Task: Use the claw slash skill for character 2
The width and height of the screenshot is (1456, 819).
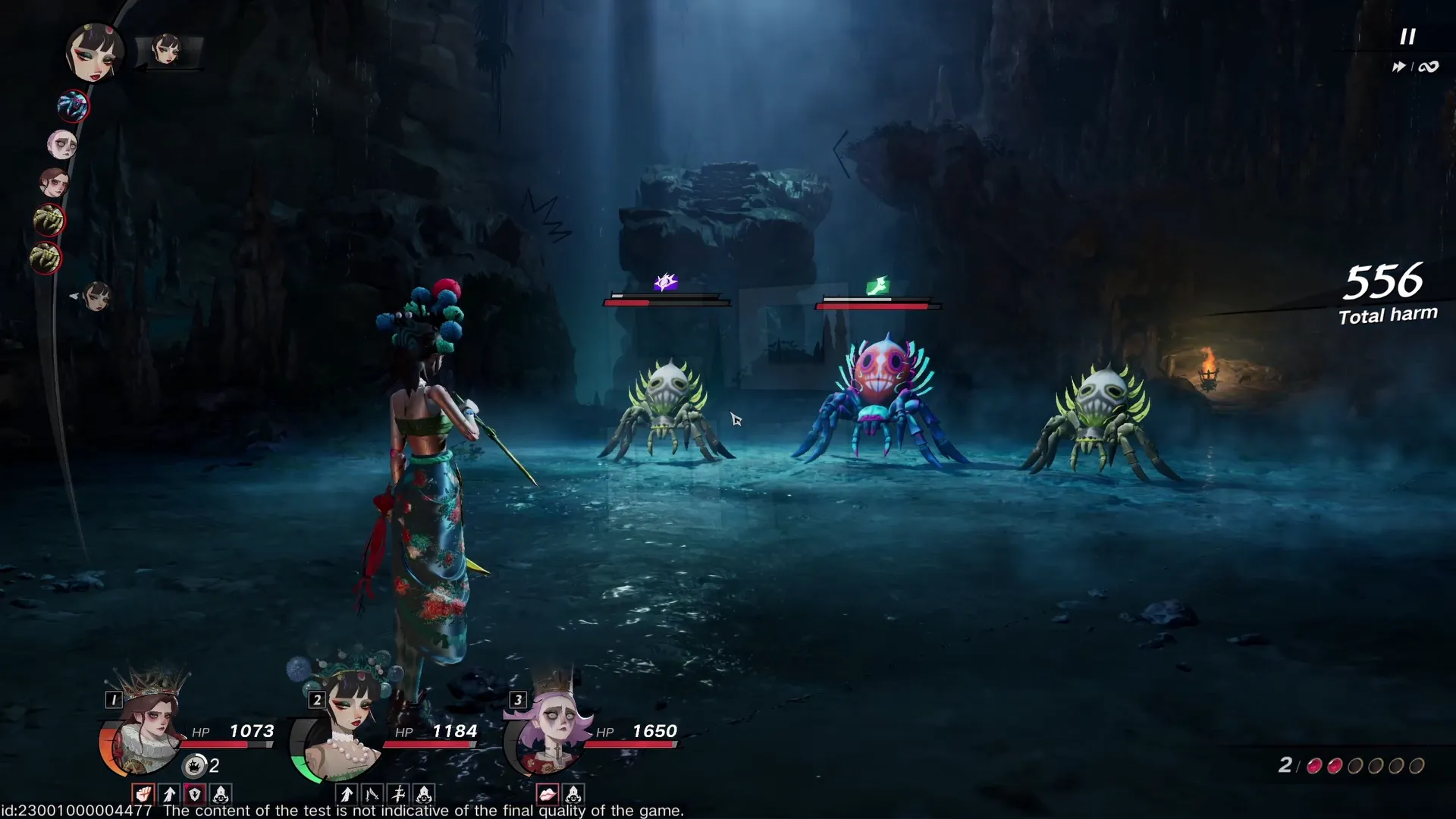Action: point(372,795)
